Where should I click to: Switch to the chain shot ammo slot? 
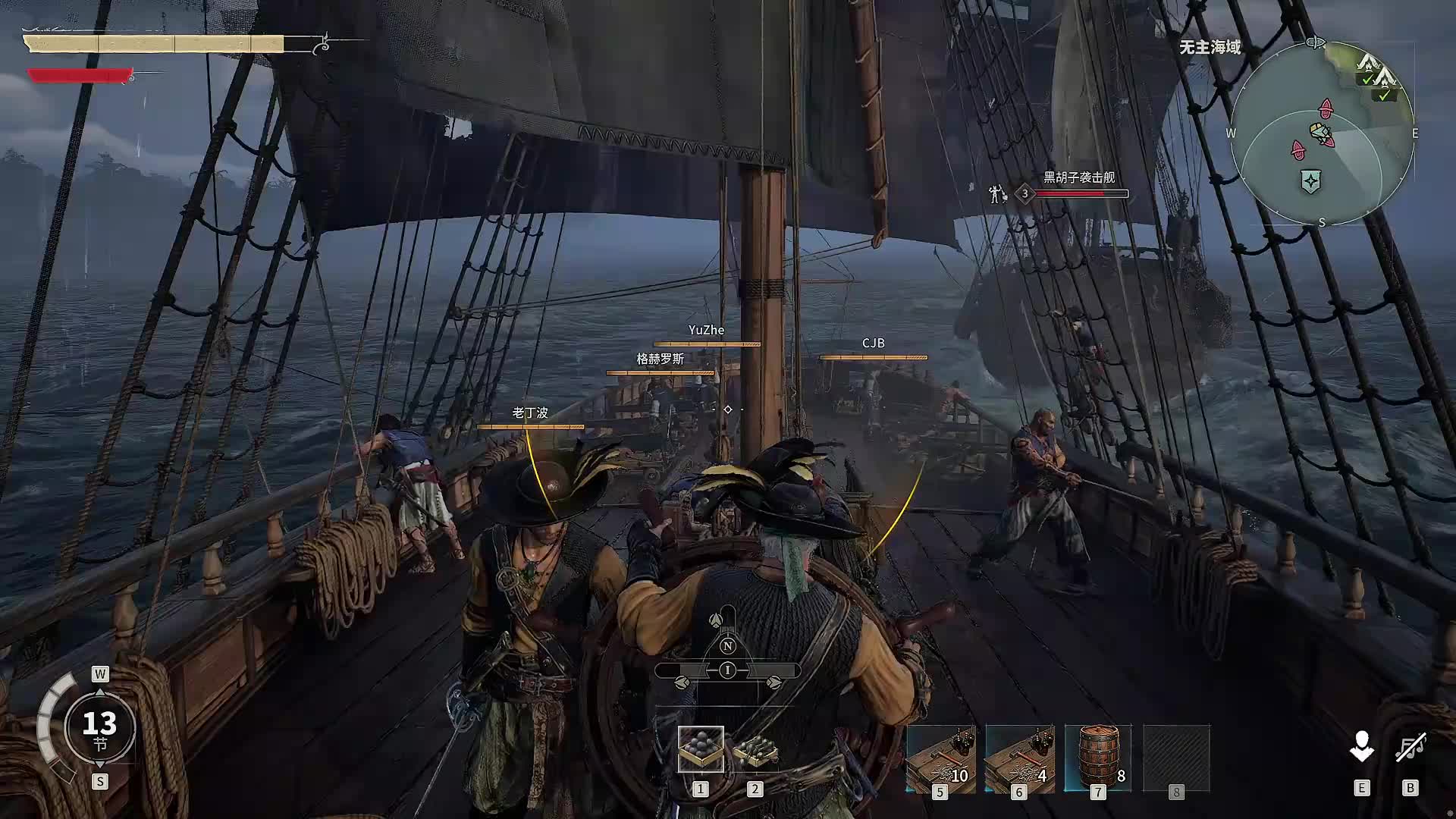pos(755,749)
